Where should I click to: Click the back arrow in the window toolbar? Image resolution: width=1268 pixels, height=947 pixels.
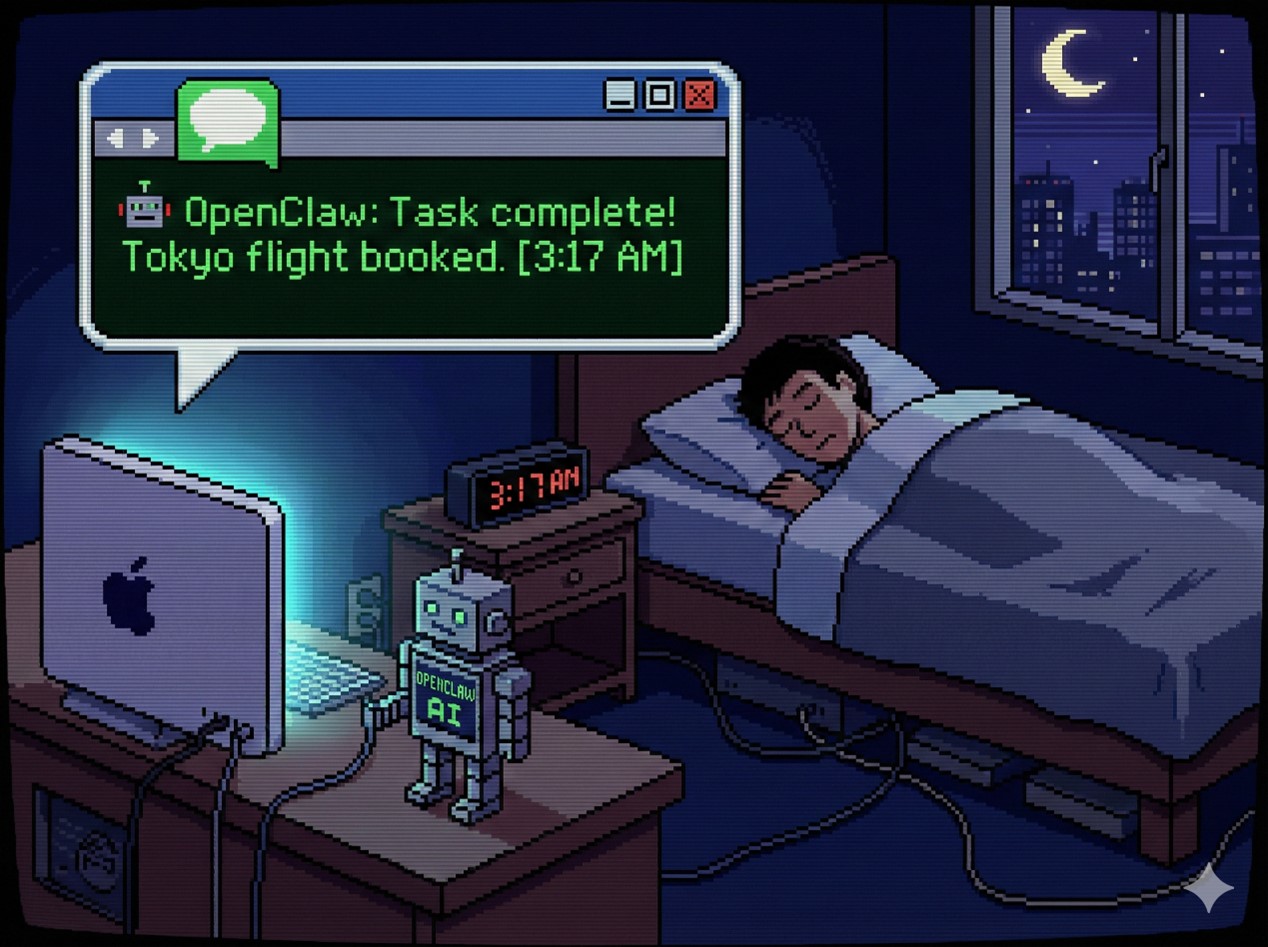[x=115, y=138]
